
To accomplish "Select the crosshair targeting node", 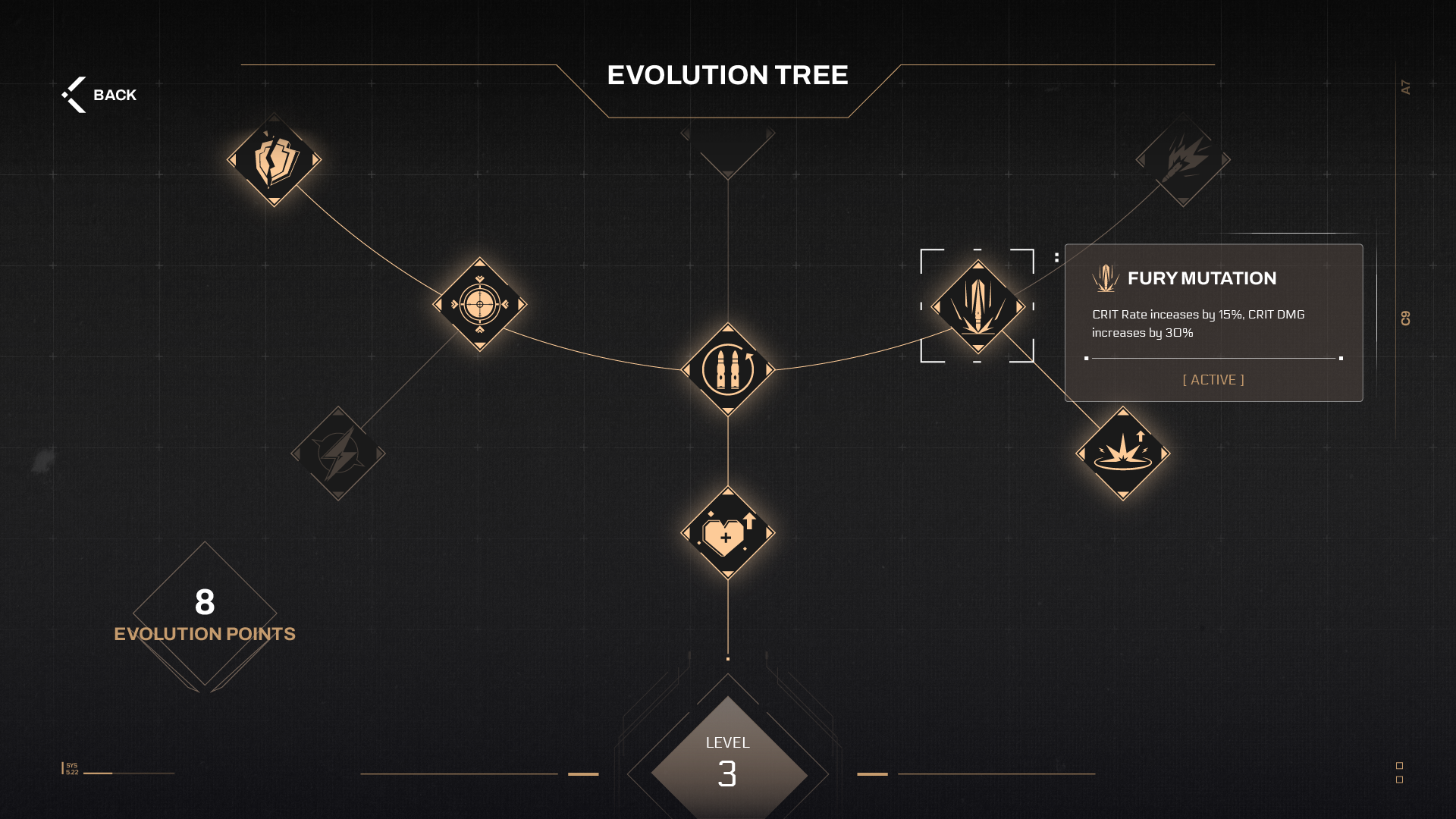I will tap(479, 305).
